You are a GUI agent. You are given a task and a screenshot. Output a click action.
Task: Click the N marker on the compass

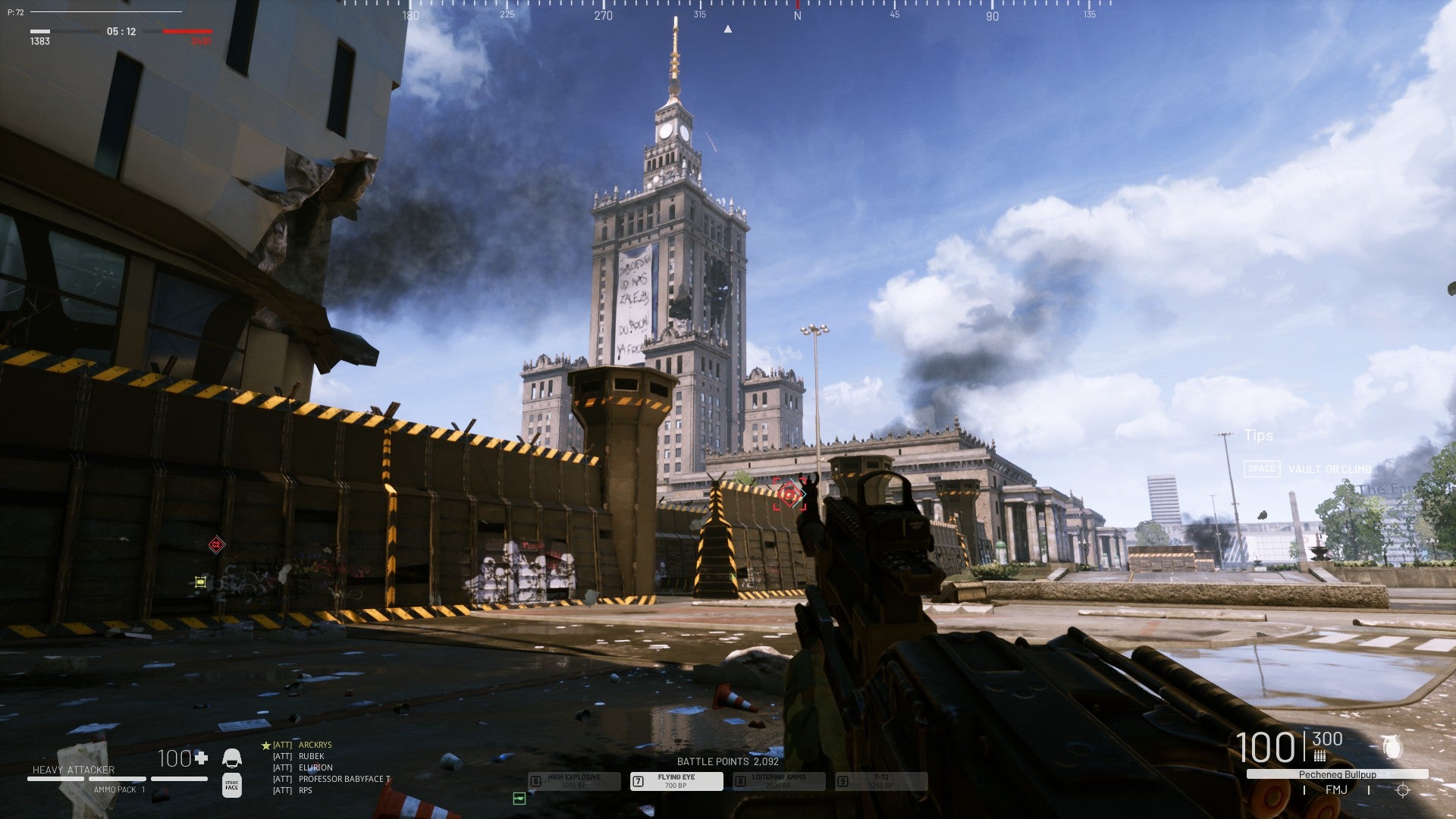coord(796,13)
